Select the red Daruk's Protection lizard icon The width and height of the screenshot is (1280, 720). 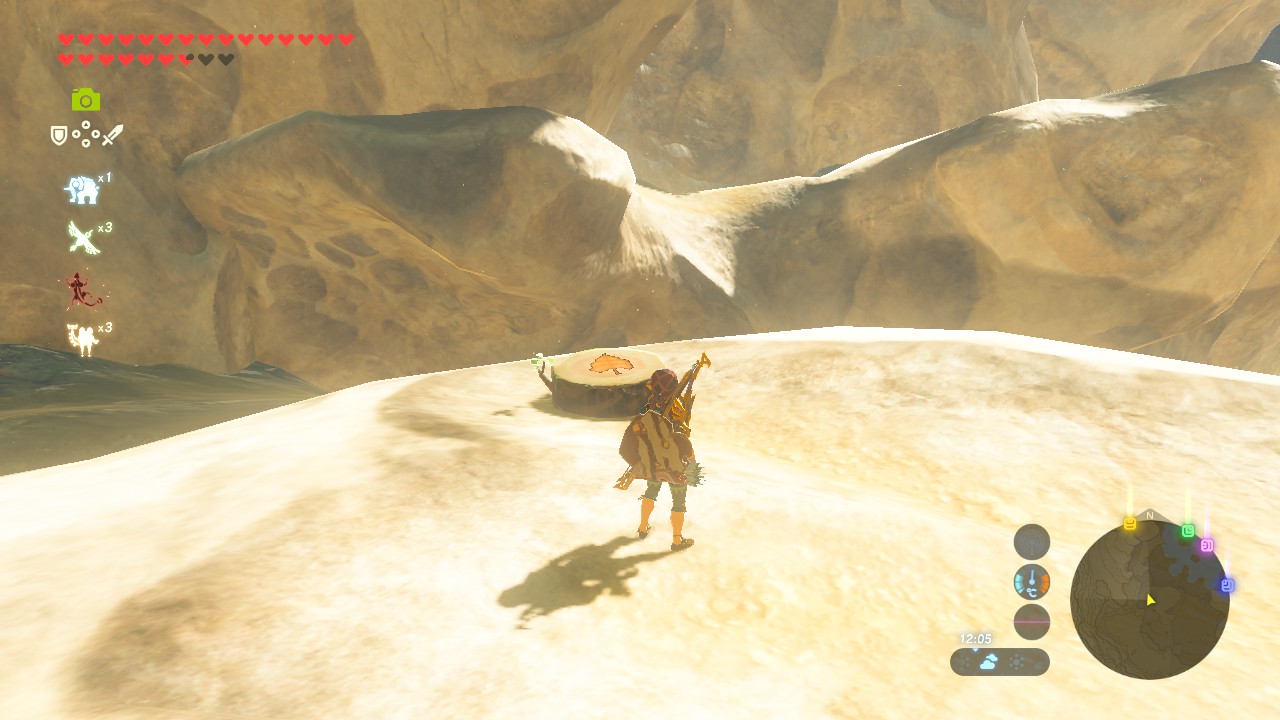[82, 291]
